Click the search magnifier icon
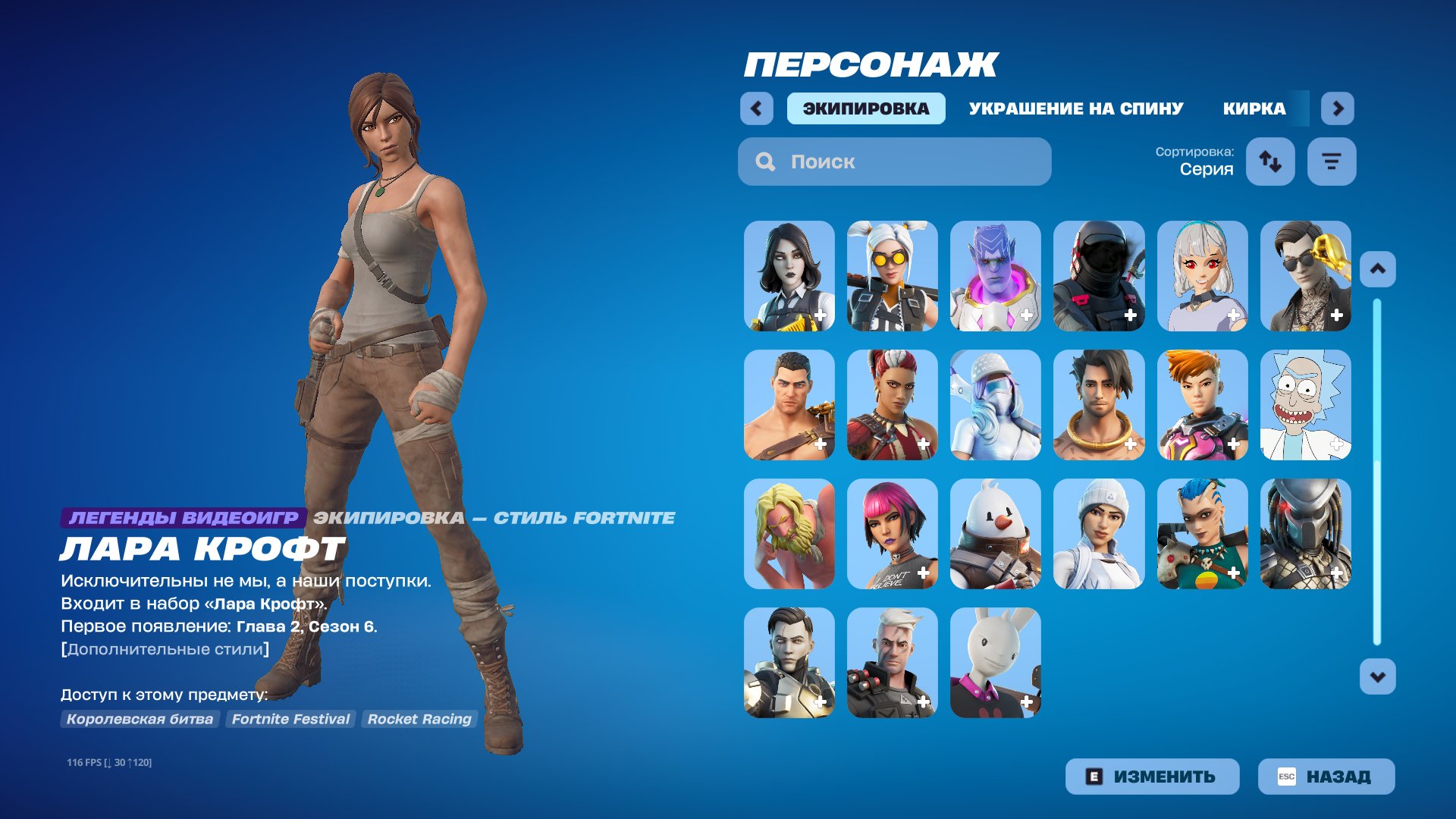The image size is (1456, 819). 765,162
